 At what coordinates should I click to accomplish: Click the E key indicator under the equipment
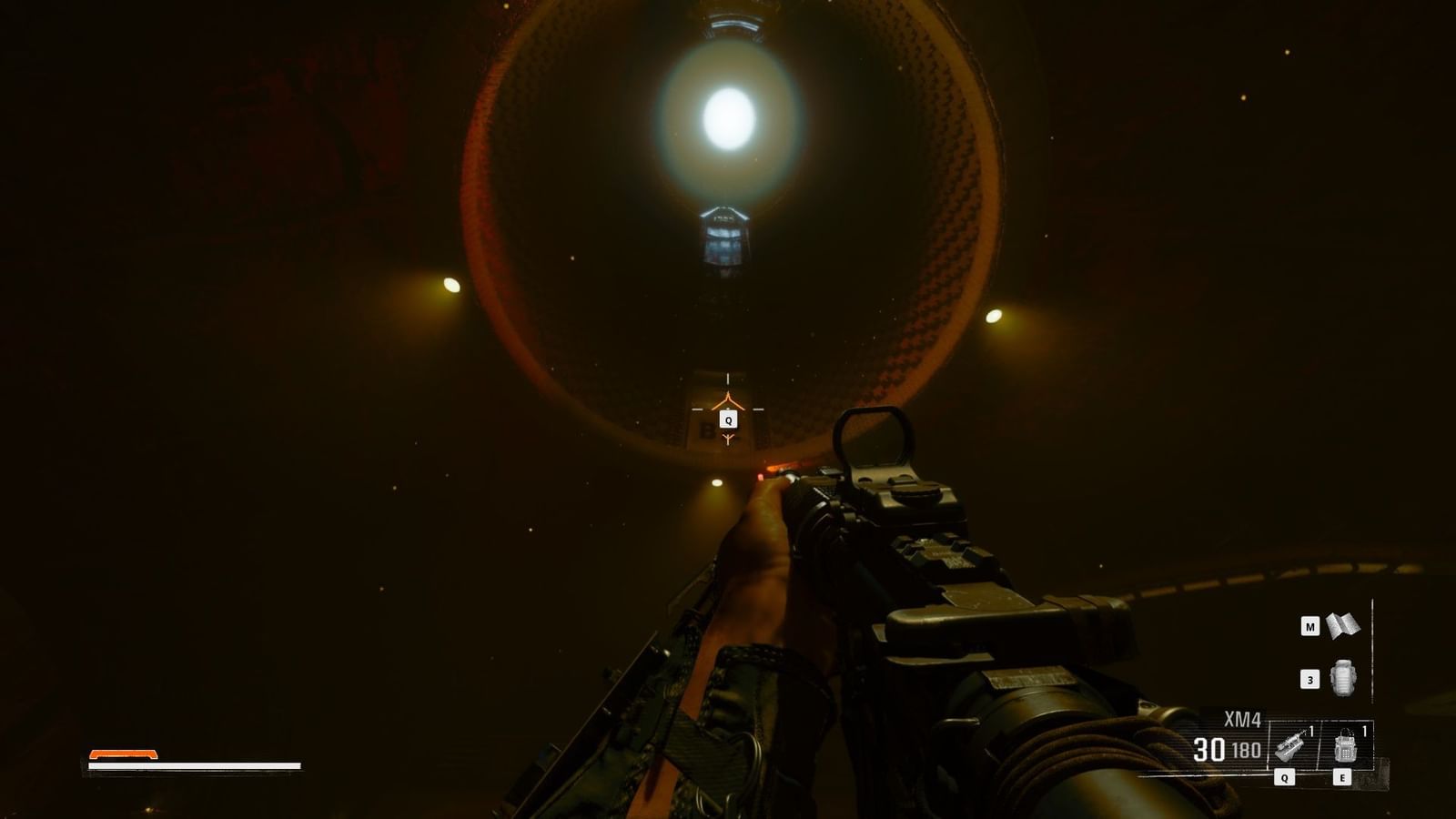pyautogui.click(x=1342, y=776)
